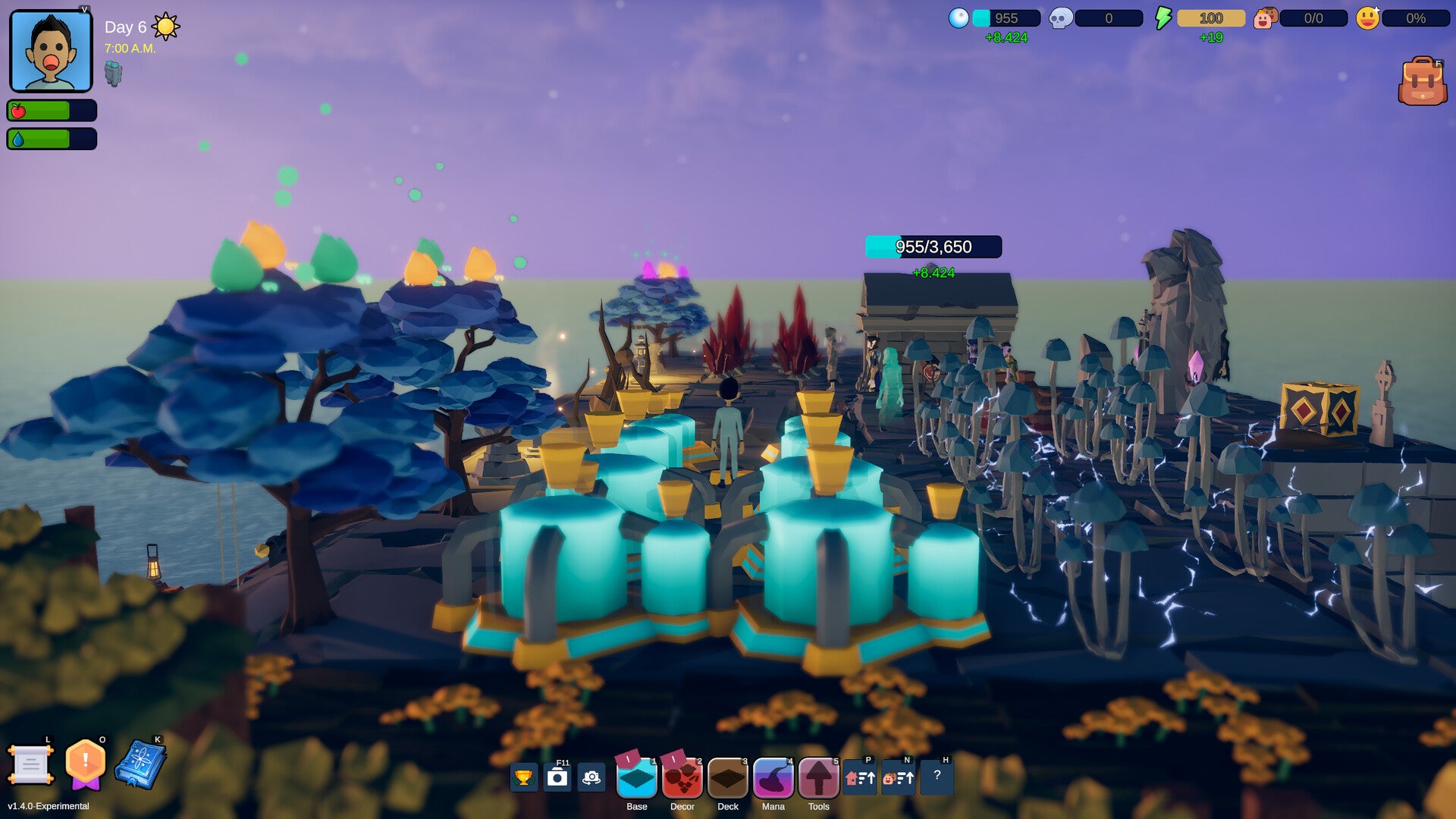Switch to the Mana category
Image resolution: width=1456 pixels, height=819 pixels.
coord(773,778)
